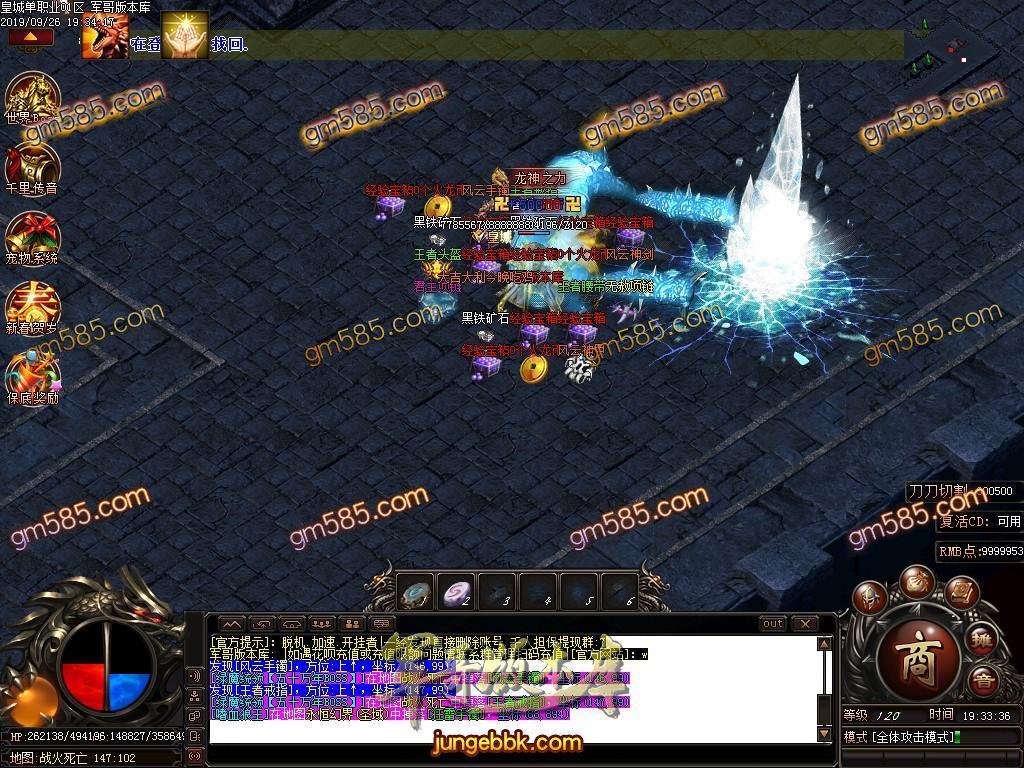Open the 摊 stall button
This screenshot has width=1024, height=768.
(983, 640)
